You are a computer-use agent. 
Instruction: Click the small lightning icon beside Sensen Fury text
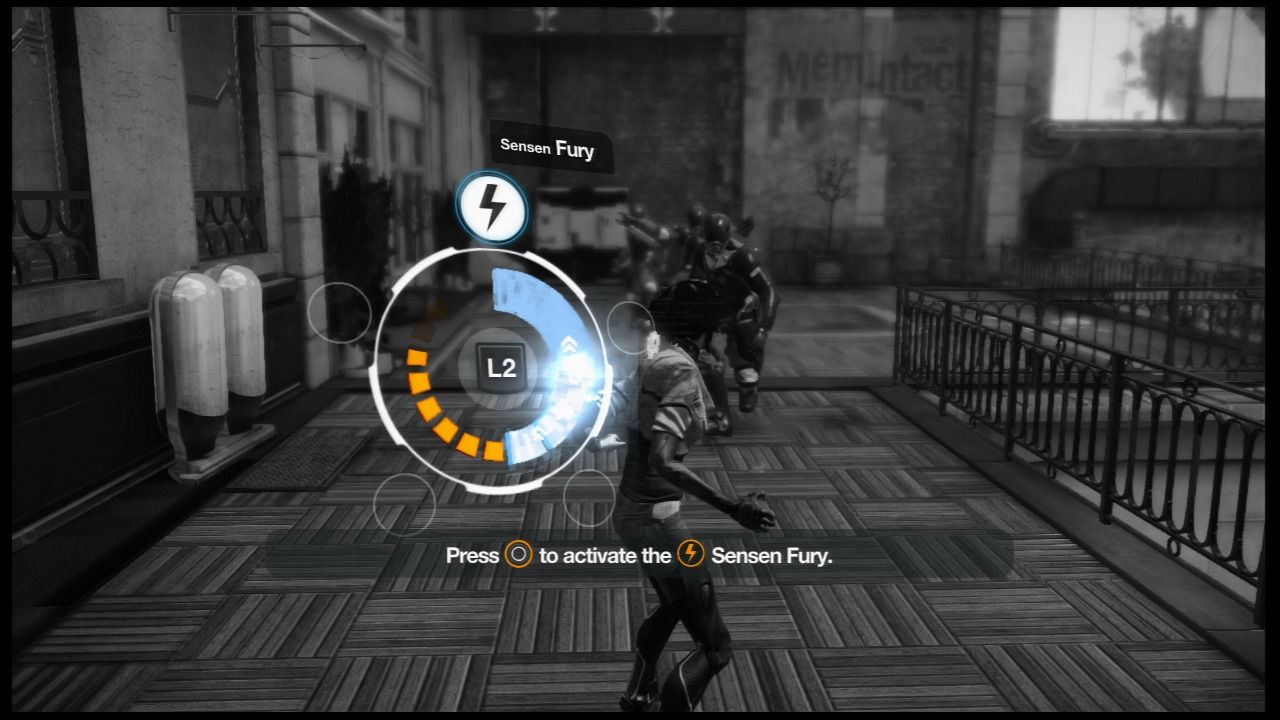pos(690,555)
